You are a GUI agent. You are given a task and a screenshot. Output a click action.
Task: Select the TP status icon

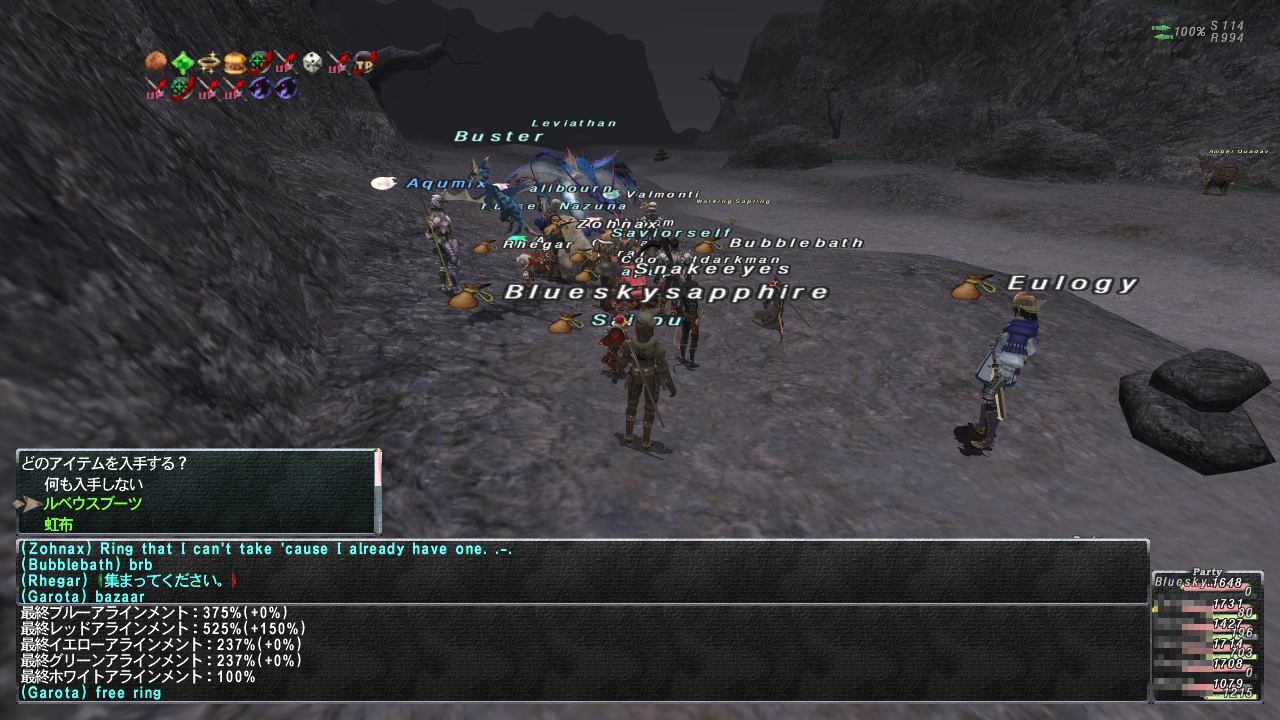pyautogui.click(x=364, y=63)
